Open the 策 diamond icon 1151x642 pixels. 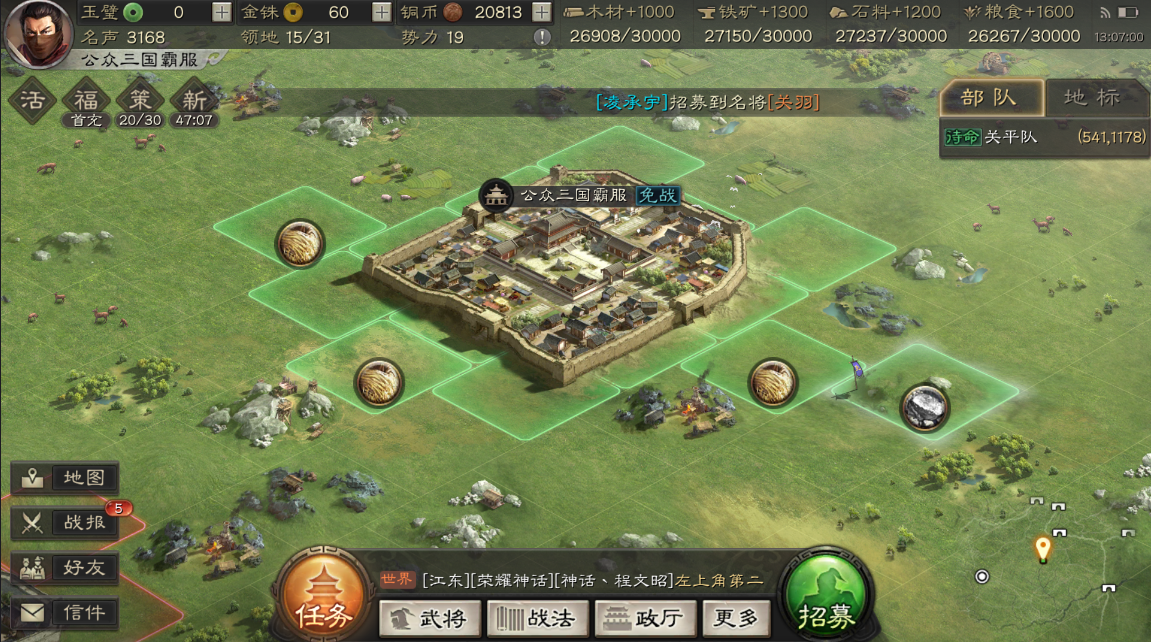140,101
